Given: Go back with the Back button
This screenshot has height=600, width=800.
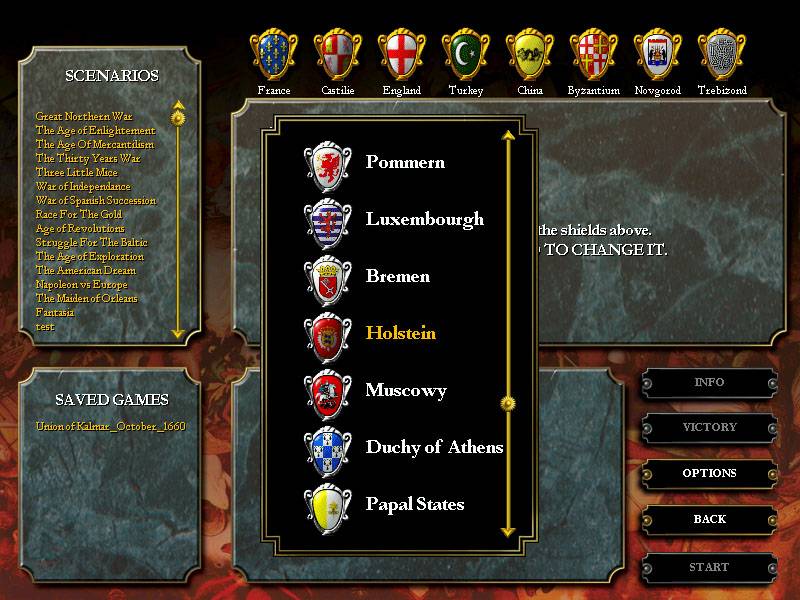Looking at the screenshot, I should point(709,519).
